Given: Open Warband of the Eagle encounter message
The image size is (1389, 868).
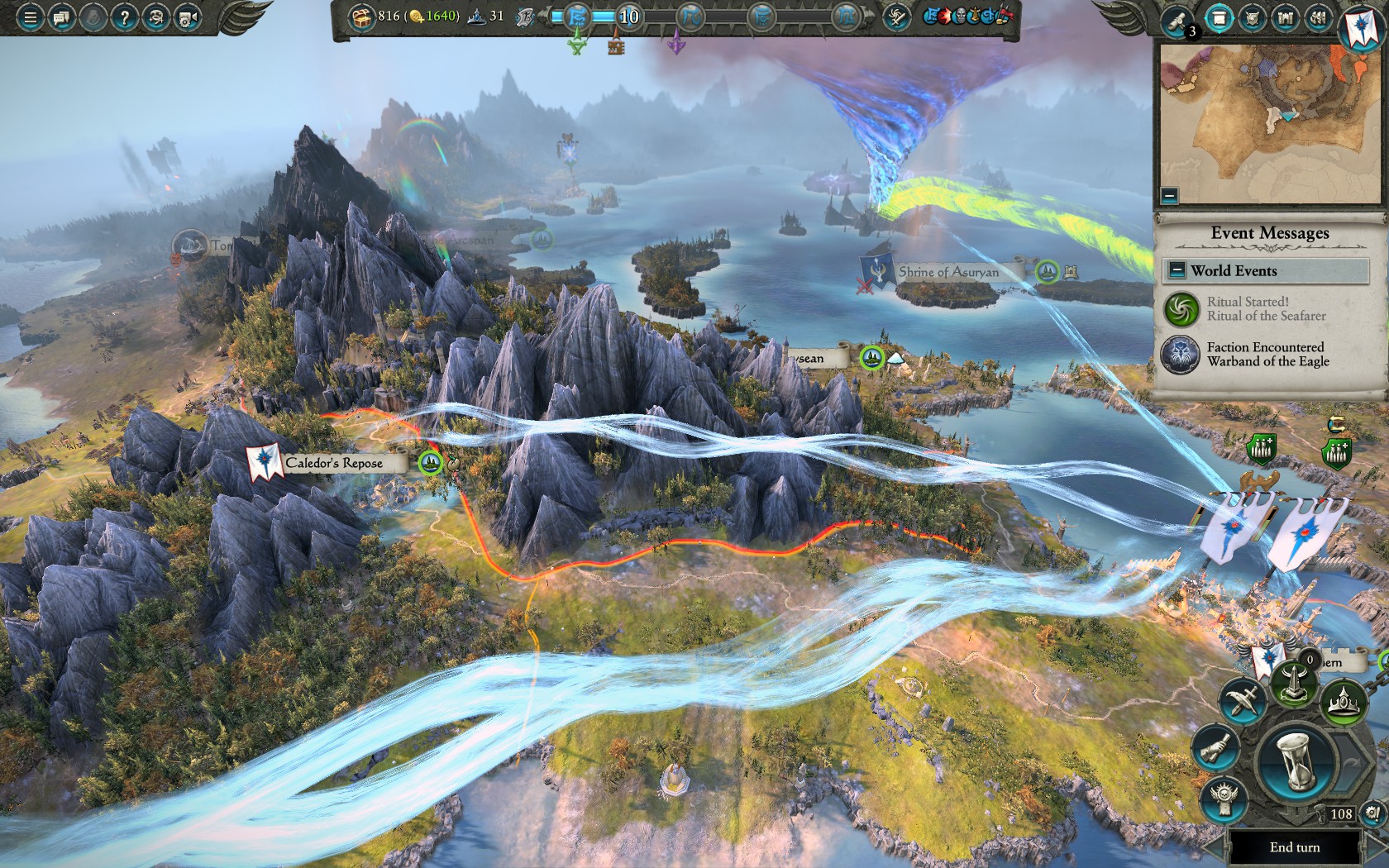Looking at the screenshot, I should (1267, 355).
